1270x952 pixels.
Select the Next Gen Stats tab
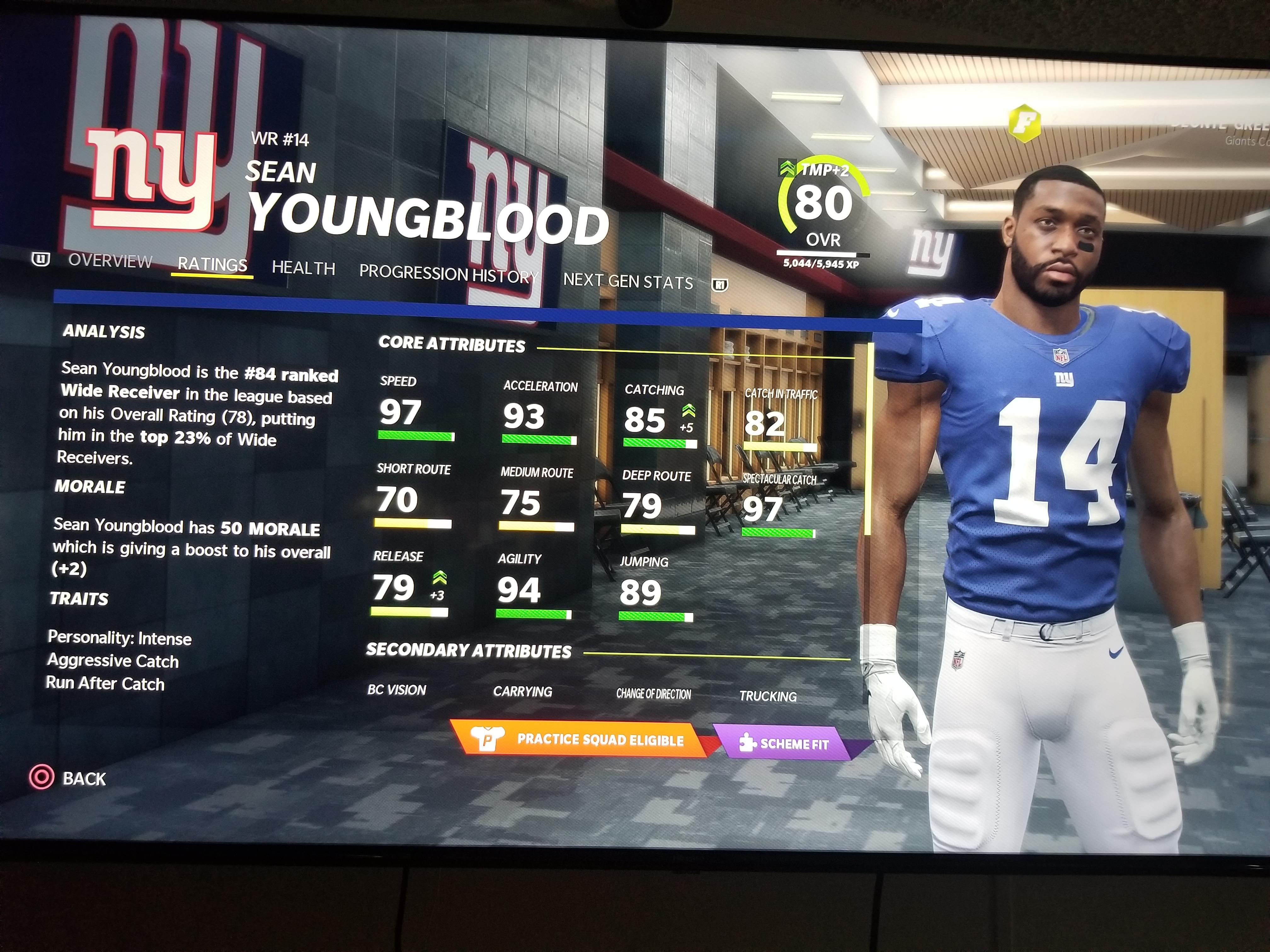tap(629, 280)
